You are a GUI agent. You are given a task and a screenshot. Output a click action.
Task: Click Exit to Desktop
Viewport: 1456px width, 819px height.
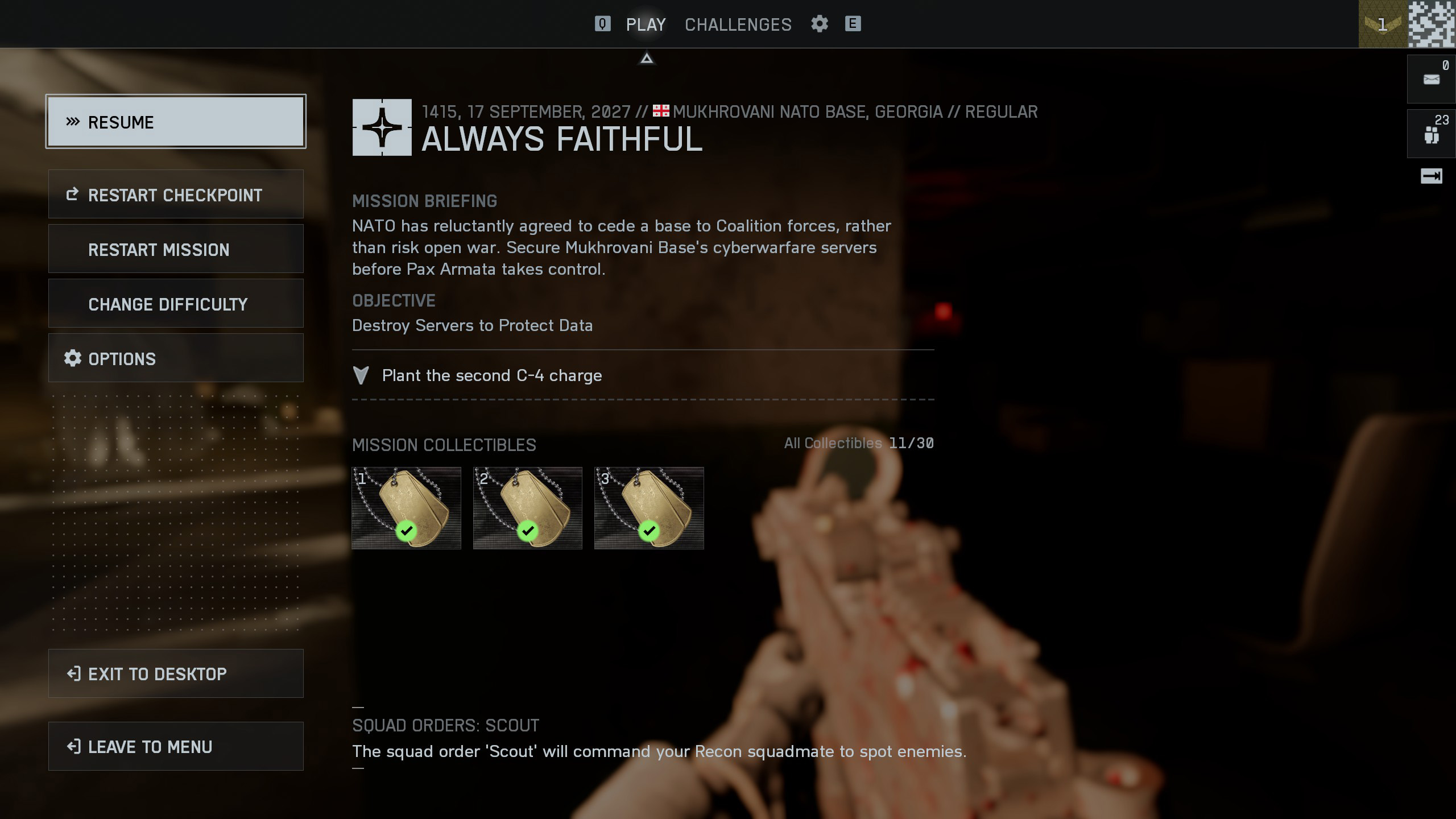176,673
